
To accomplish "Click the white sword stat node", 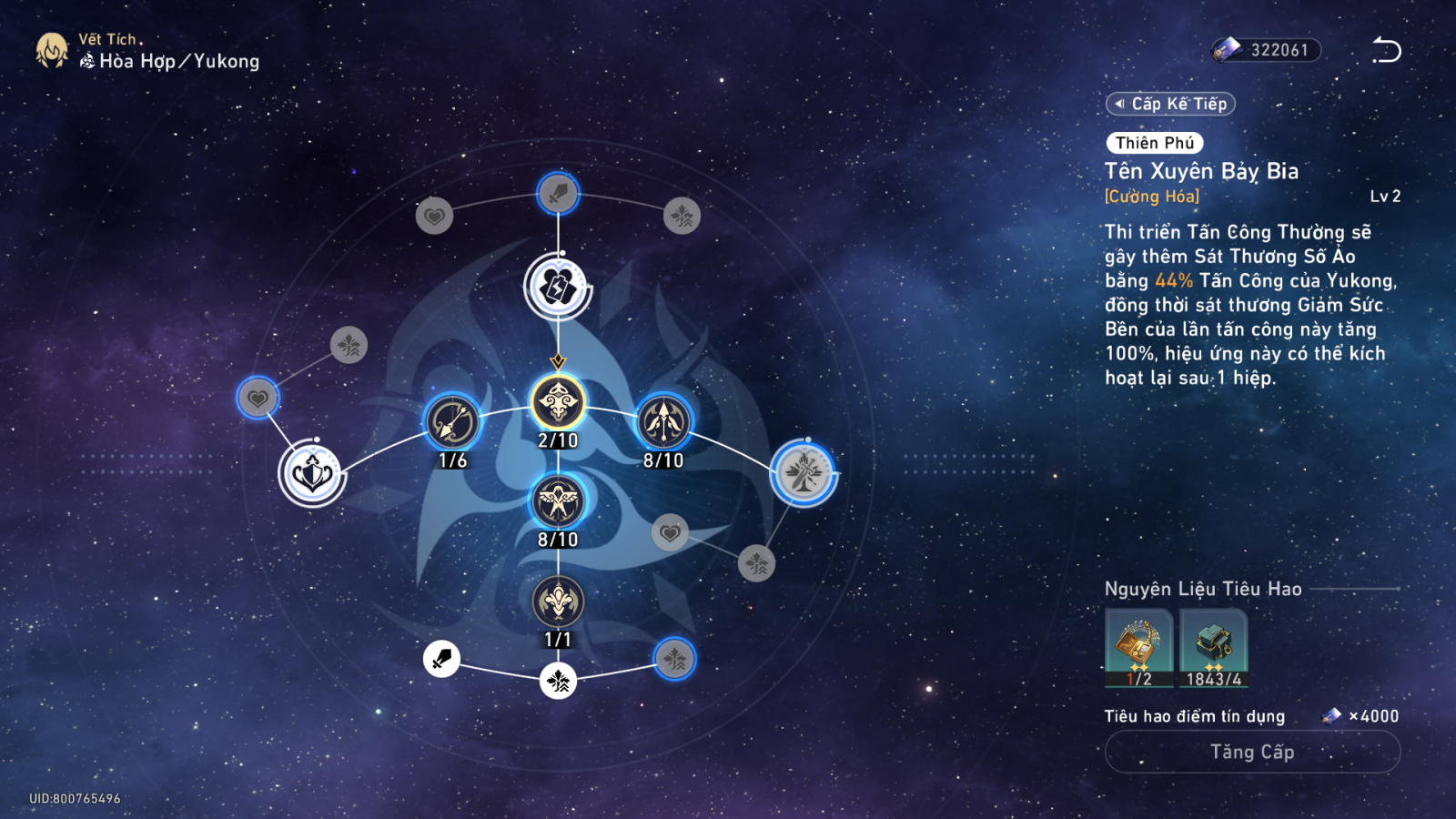I will [x=441, y=658].
